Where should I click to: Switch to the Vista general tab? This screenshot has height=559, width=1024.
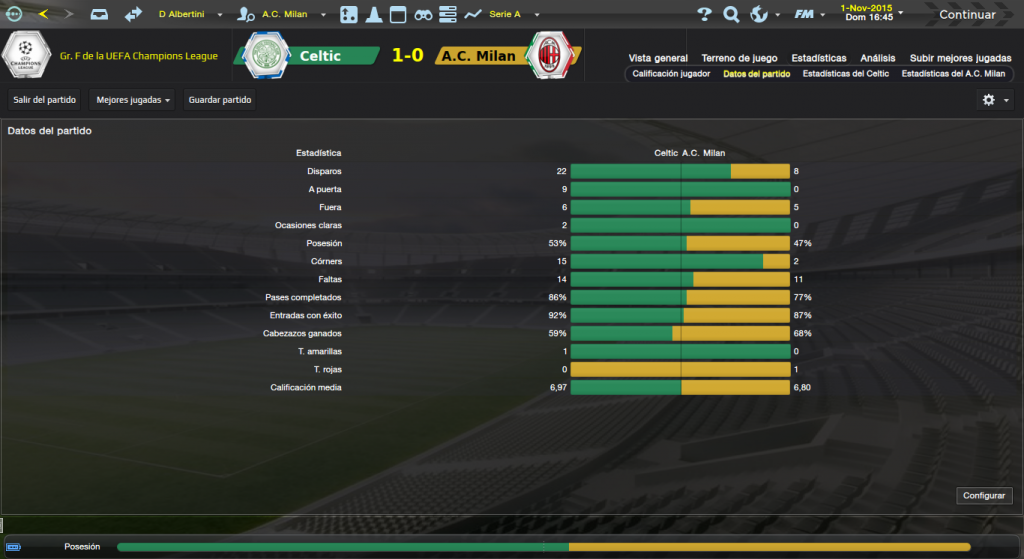pos(658,58)
